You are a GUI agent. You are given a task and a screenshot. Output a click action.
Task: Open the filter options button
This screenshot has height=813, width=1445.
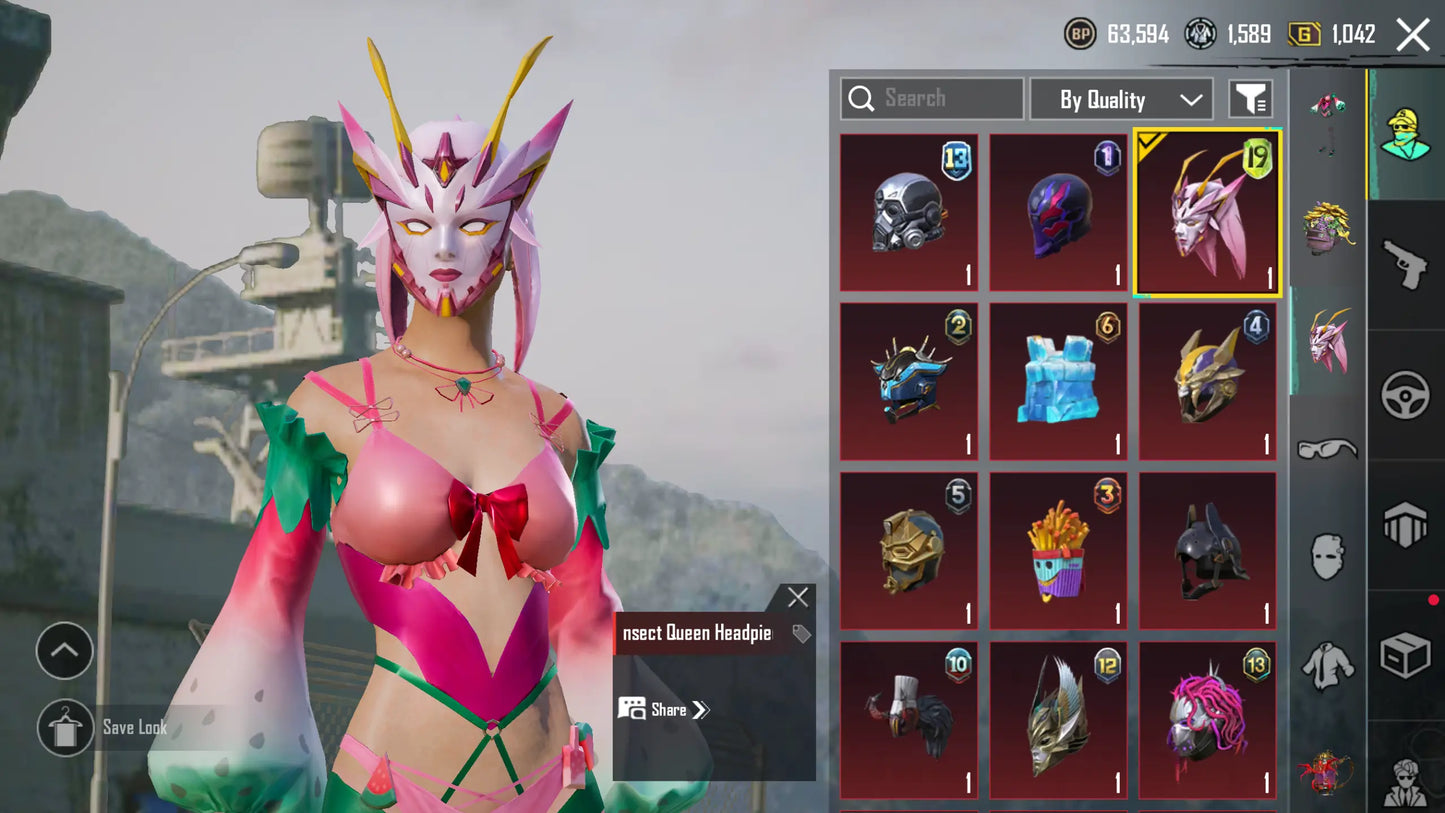(x=1250, y=99)
